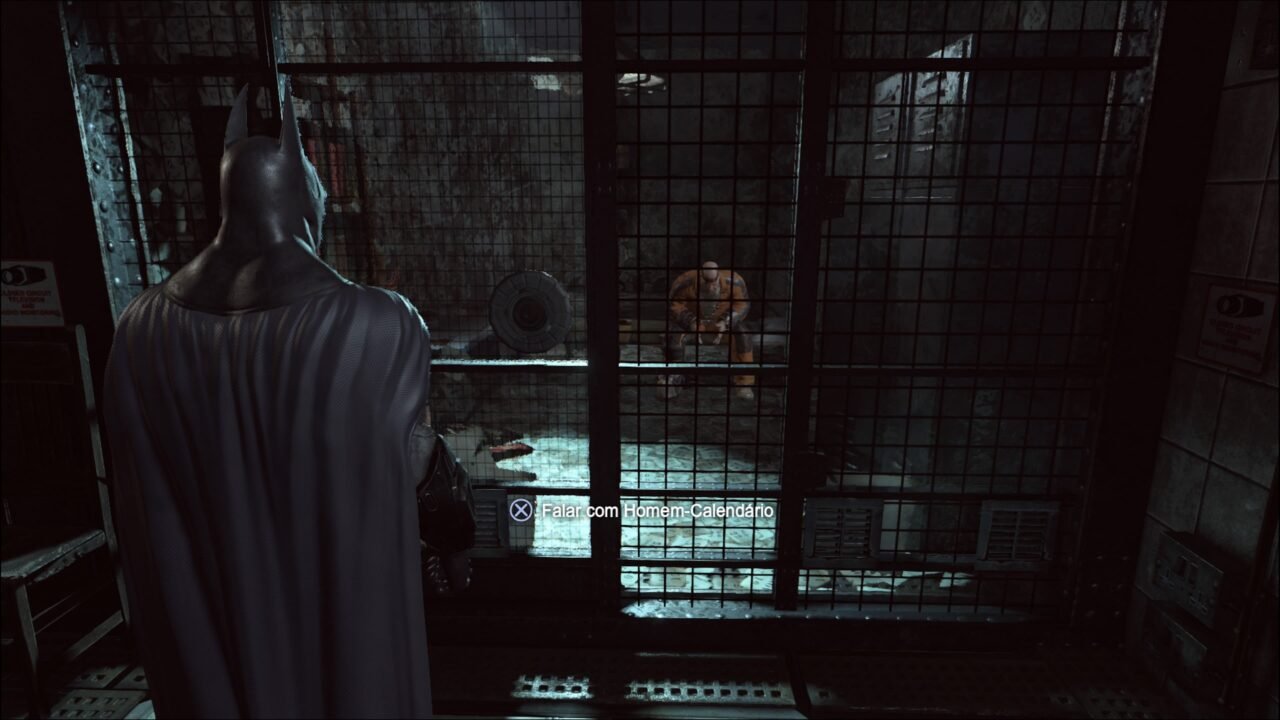Click the camera icon on right wall sign
Image resolution: width=1280 pixels, height=720 pixels.
point(1240,305)
